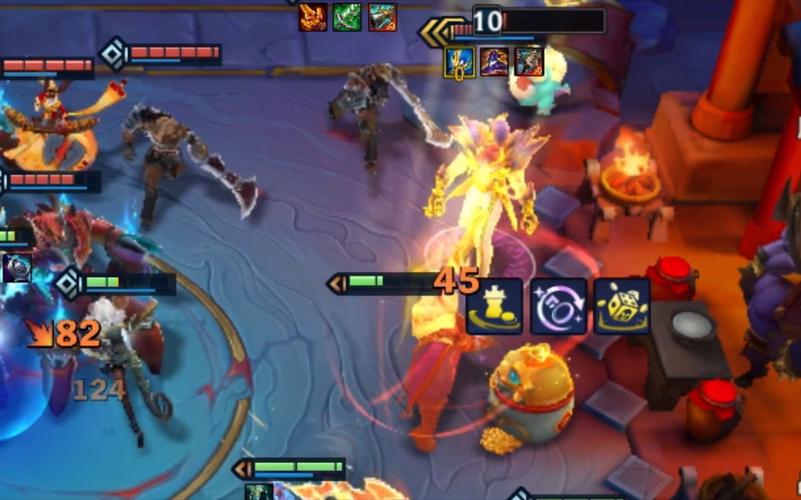Inspect the gold-bordered blue item icon
Image resolution: width=801 pixels, height=500 pixels.
pos(459,62)
